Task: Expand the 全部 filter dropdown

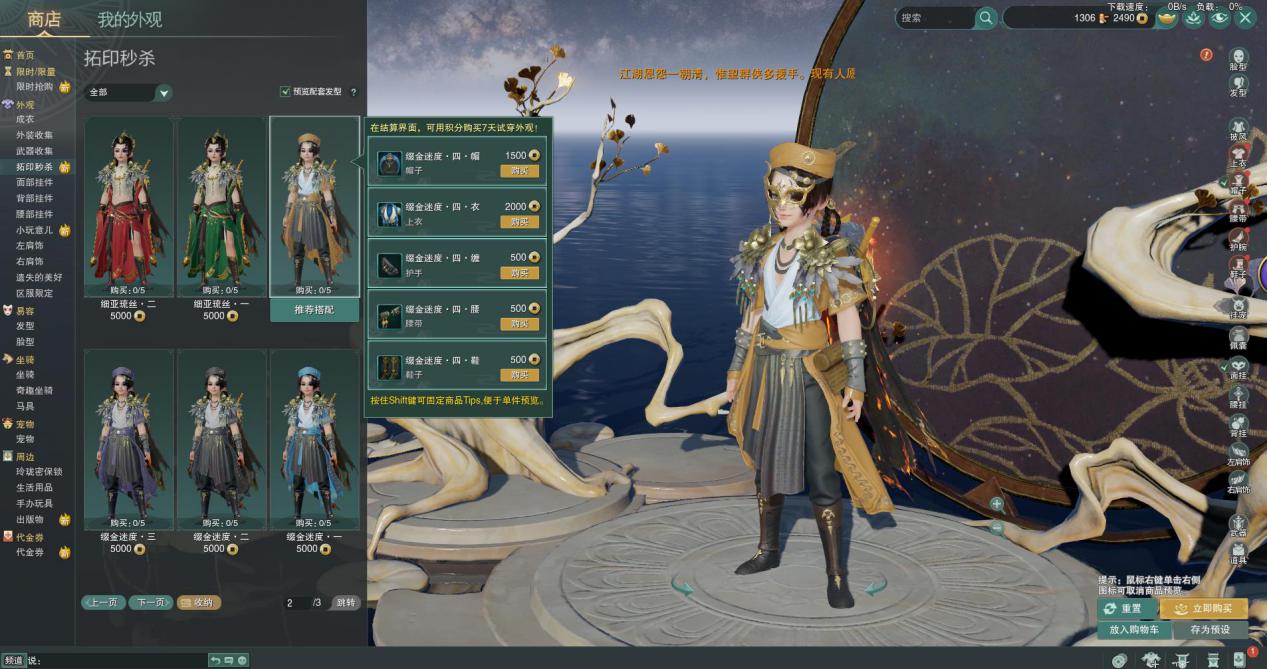Action: (164, 93)
